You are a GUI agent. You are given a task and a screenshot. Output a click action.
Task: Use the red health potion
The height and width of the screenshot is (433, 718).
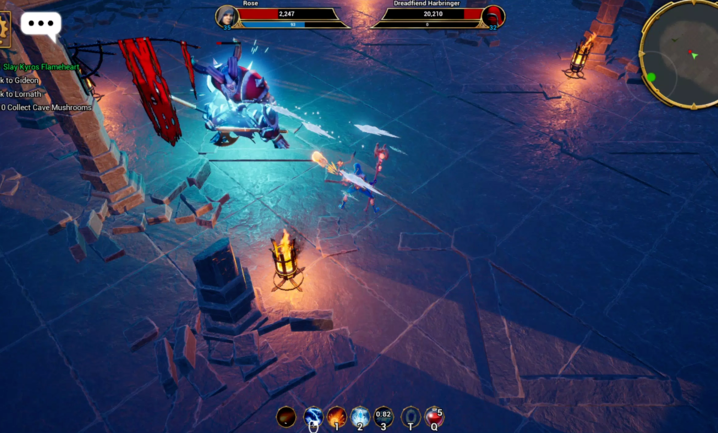[434, 416]
